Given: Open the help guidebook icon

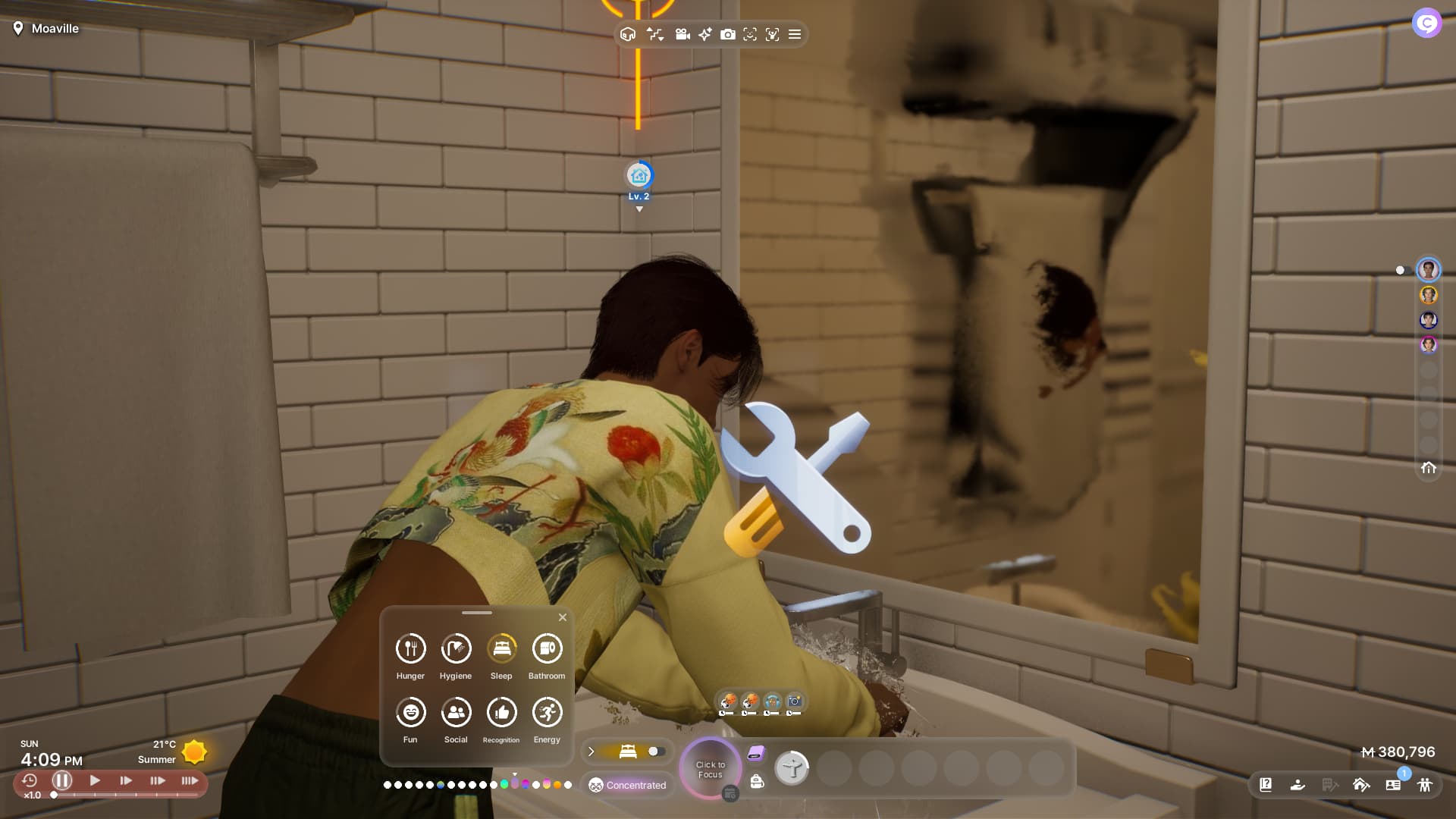Looking at the screenshot, I should (x=1266, y=785).
